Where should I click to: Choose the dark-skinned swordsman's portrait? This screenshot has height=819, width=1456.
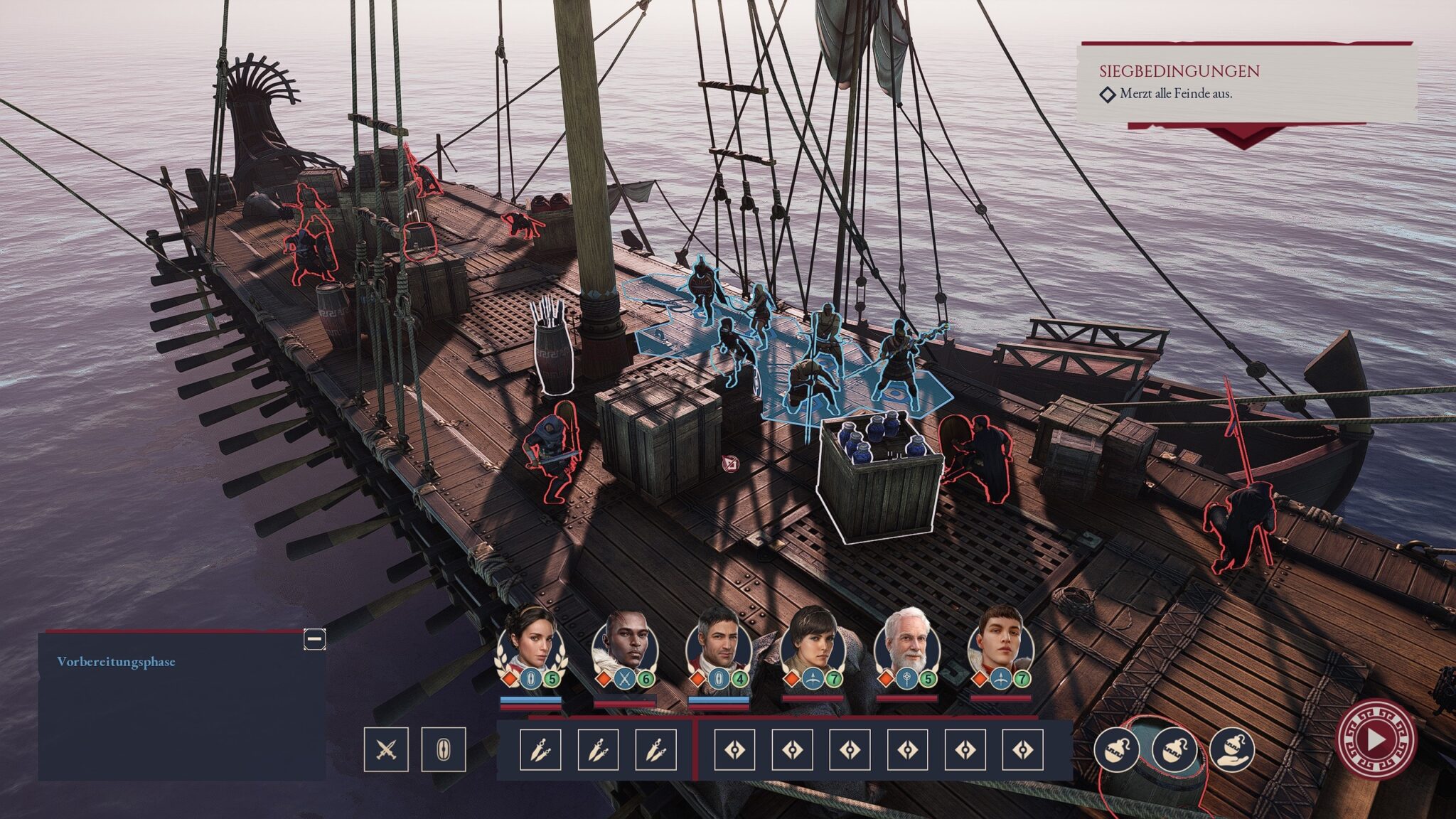click(x=625, y=648)
